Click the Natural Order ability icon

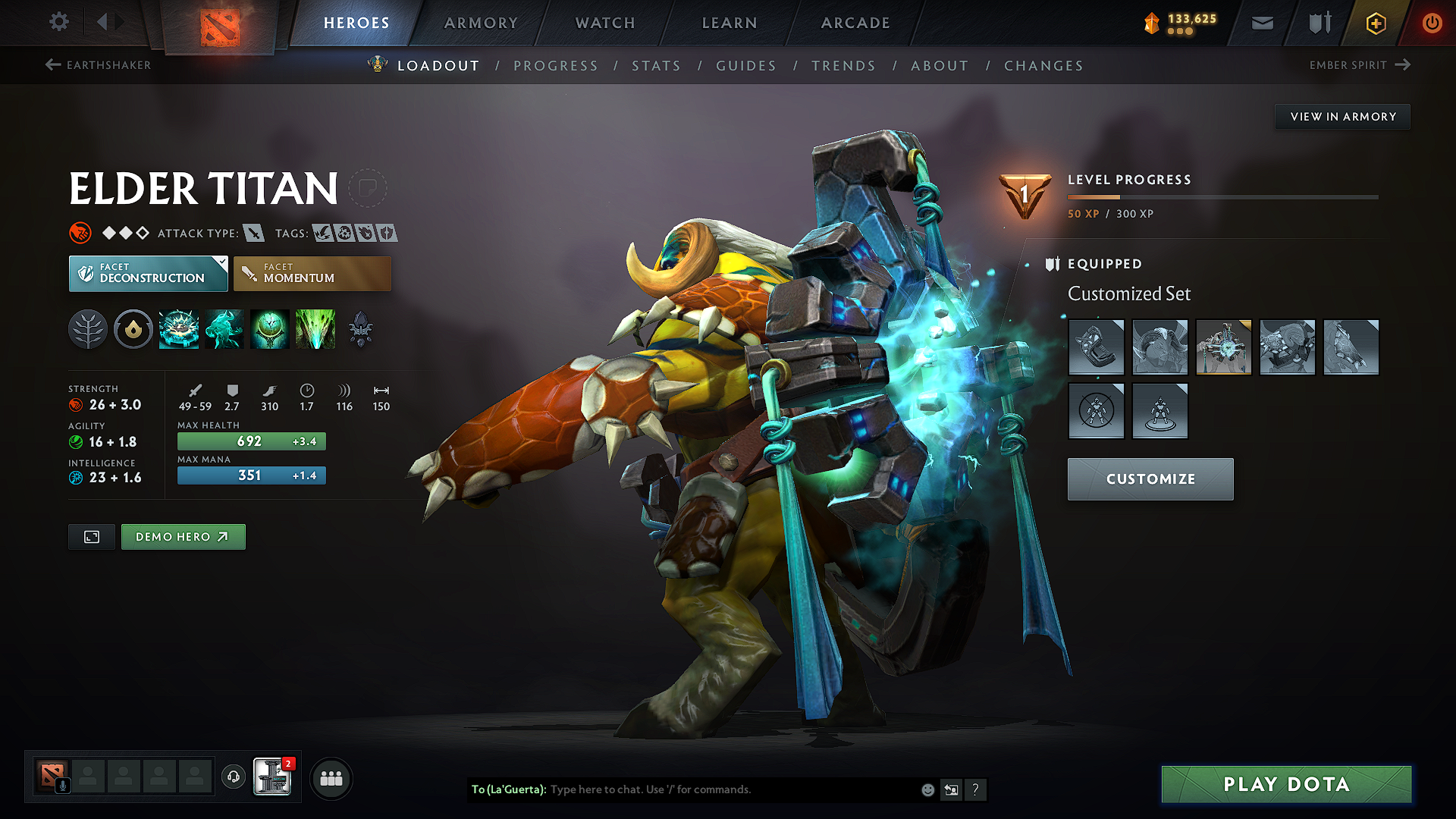[269, 329]
